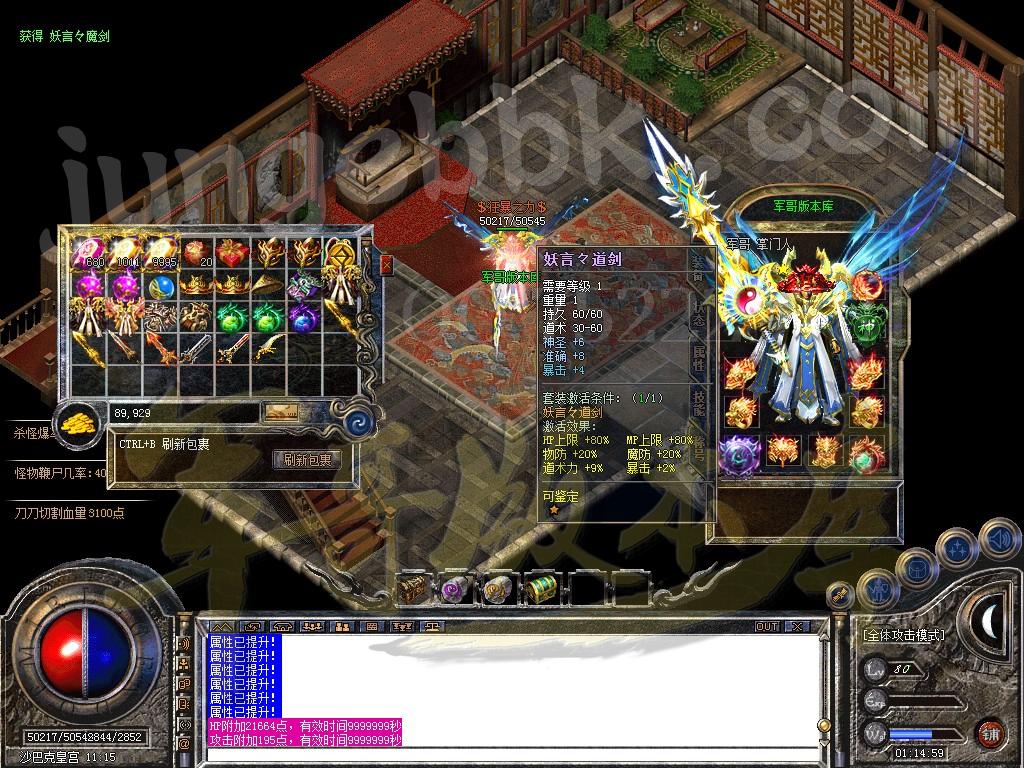The height and width of the screenshot is (768, 1024).
Task: Close the chat panel with X
Action: tap(797, 626)
